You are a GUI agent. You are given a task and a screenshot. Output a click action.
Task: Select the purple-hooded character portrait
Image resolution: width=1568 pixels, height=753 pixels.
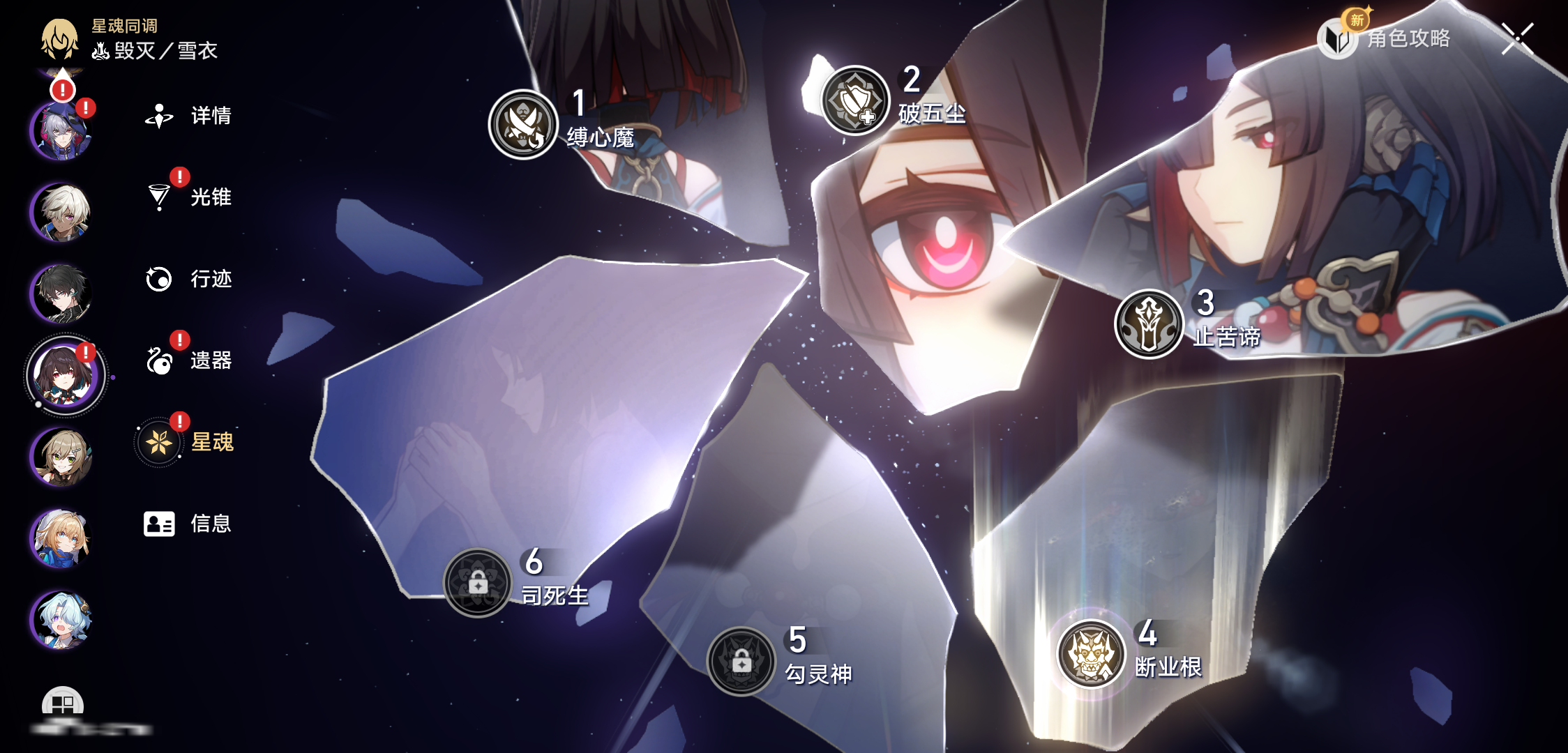click(61, 130)
